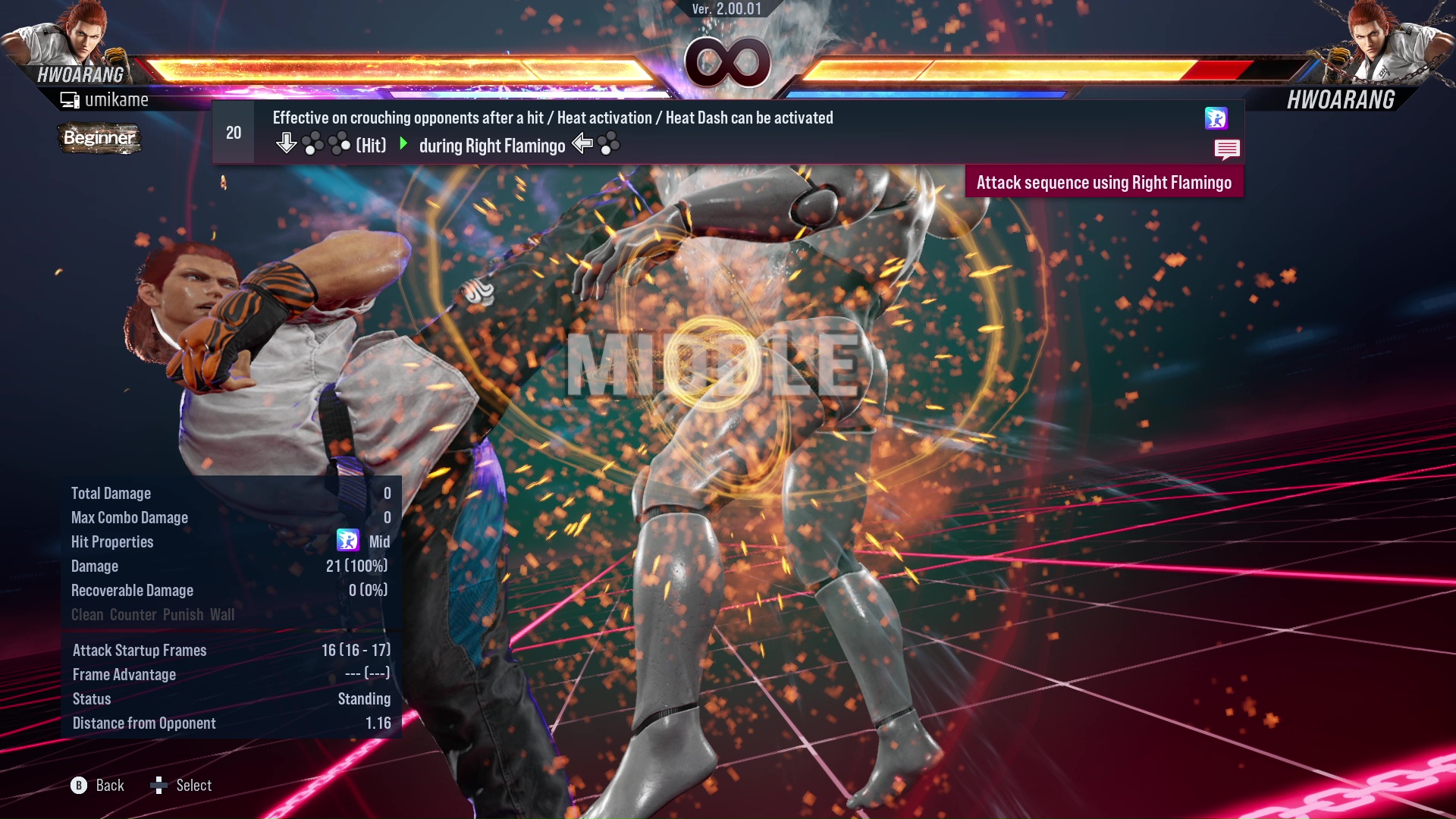Click the Heat activation icon in the move description
The height and width of the screenshot is (819, 1456).
pos(1216,119)
